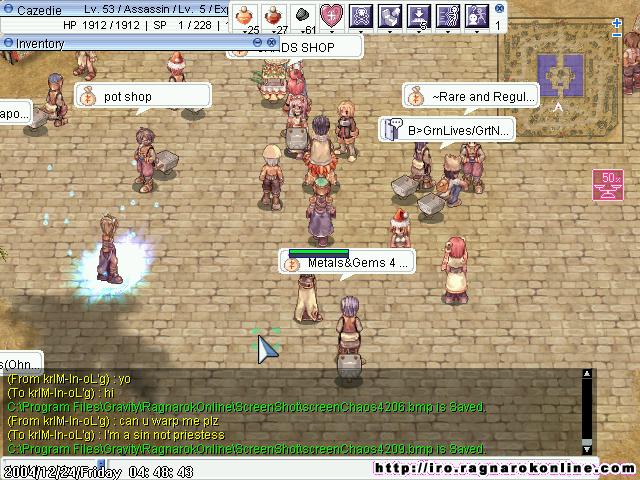
Task: Zoom out the minimap with minus button
Action: coord(617,35)
